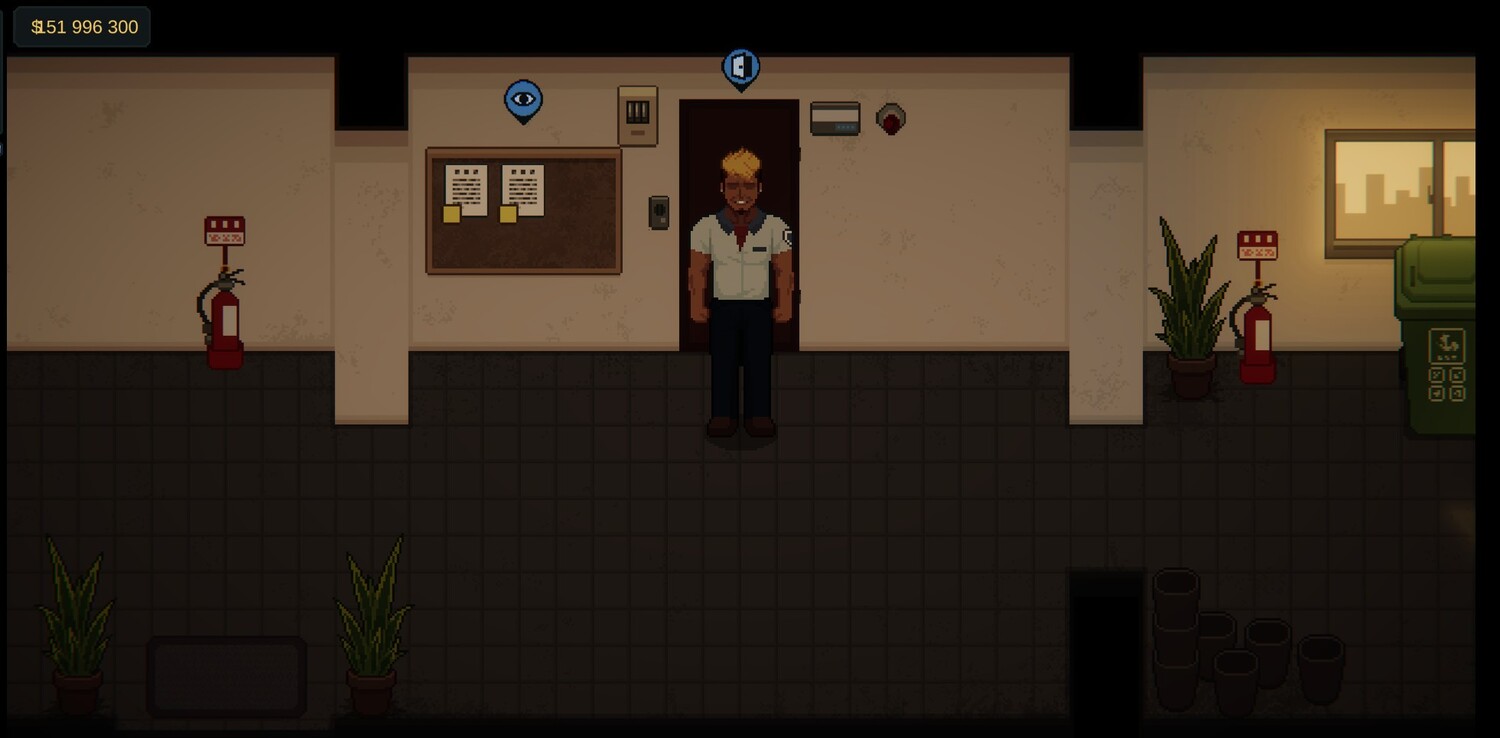1500x738 pixels.
Task: Click the card reader mounted right of the door
Action: pos(836,116)
